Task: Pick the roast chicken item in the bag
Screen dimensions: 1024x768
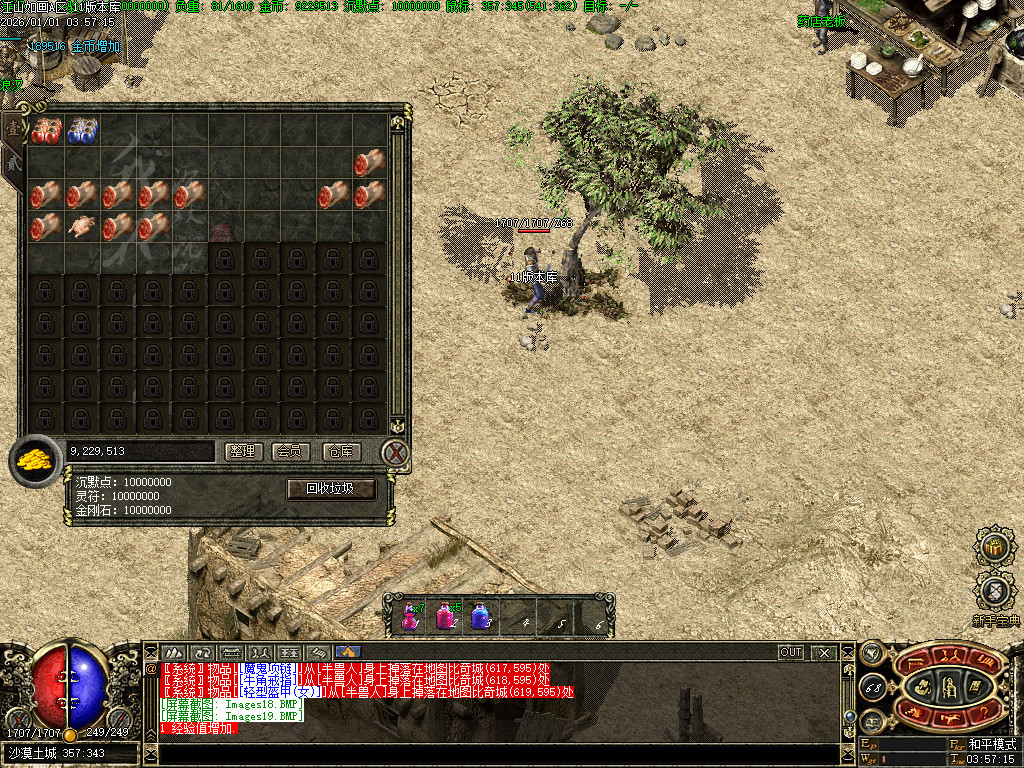Action: [x=82, y=226]
